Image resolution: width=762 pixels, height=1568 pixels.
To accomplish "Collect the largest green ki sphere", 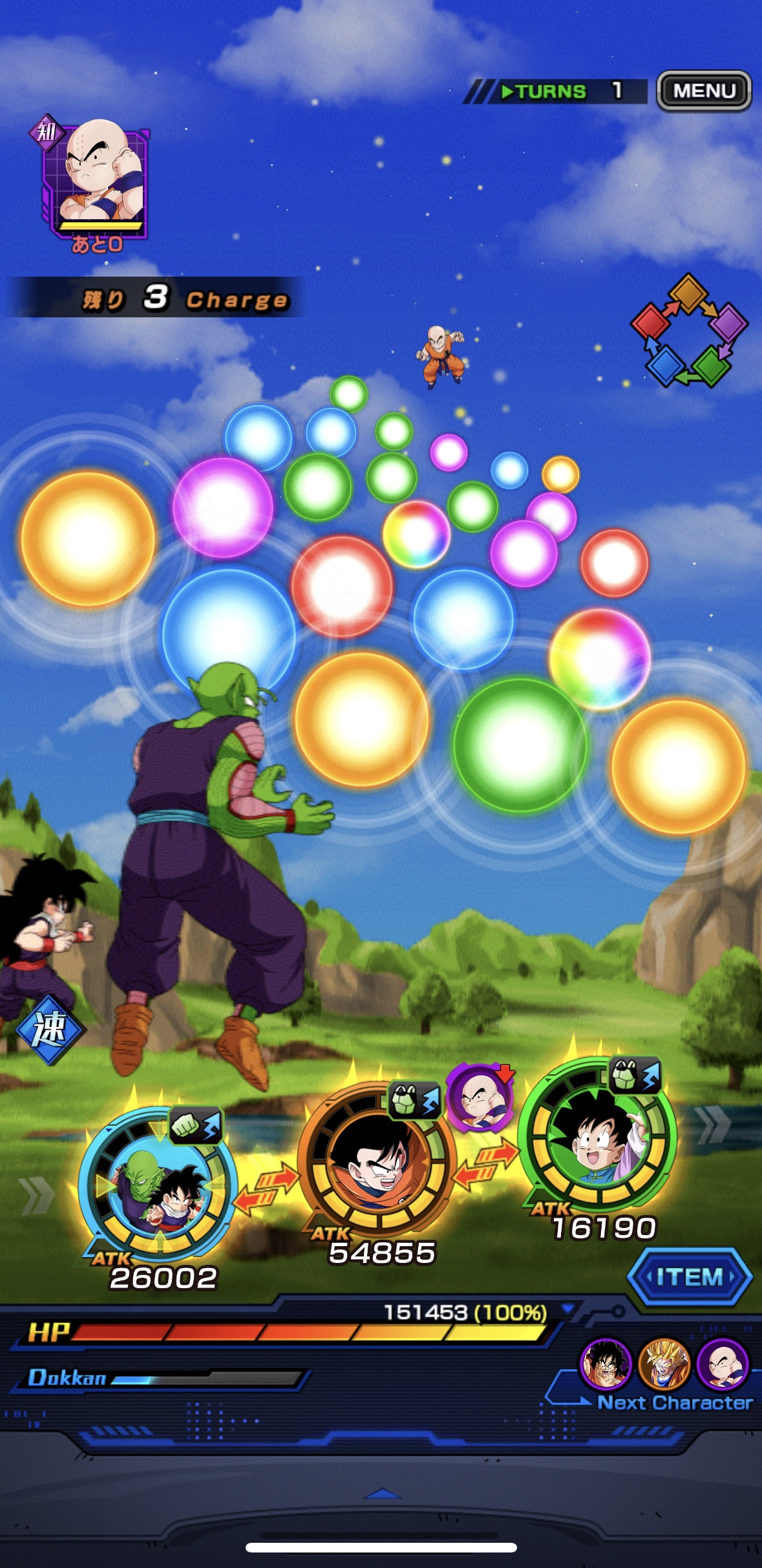I will (x=520, y=744).
